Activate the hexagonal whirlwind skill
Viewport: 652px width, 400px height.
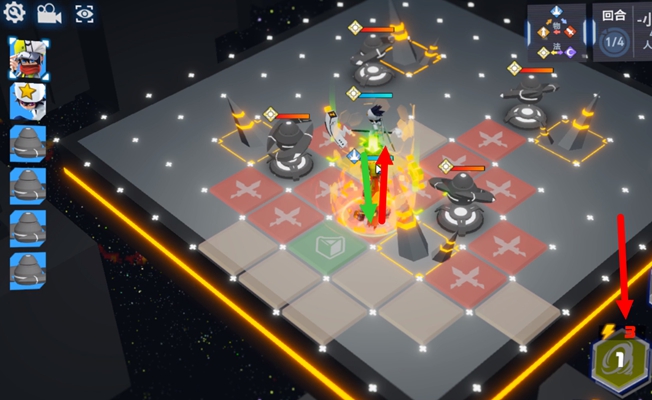(x=620, y=363)
